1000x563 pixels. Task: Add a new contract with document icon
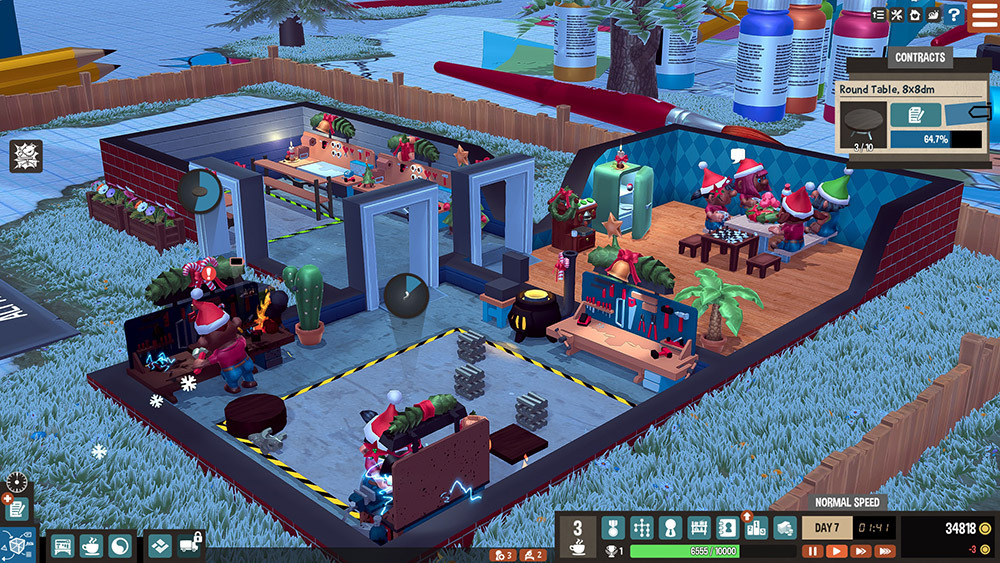[x=16, y=508]
